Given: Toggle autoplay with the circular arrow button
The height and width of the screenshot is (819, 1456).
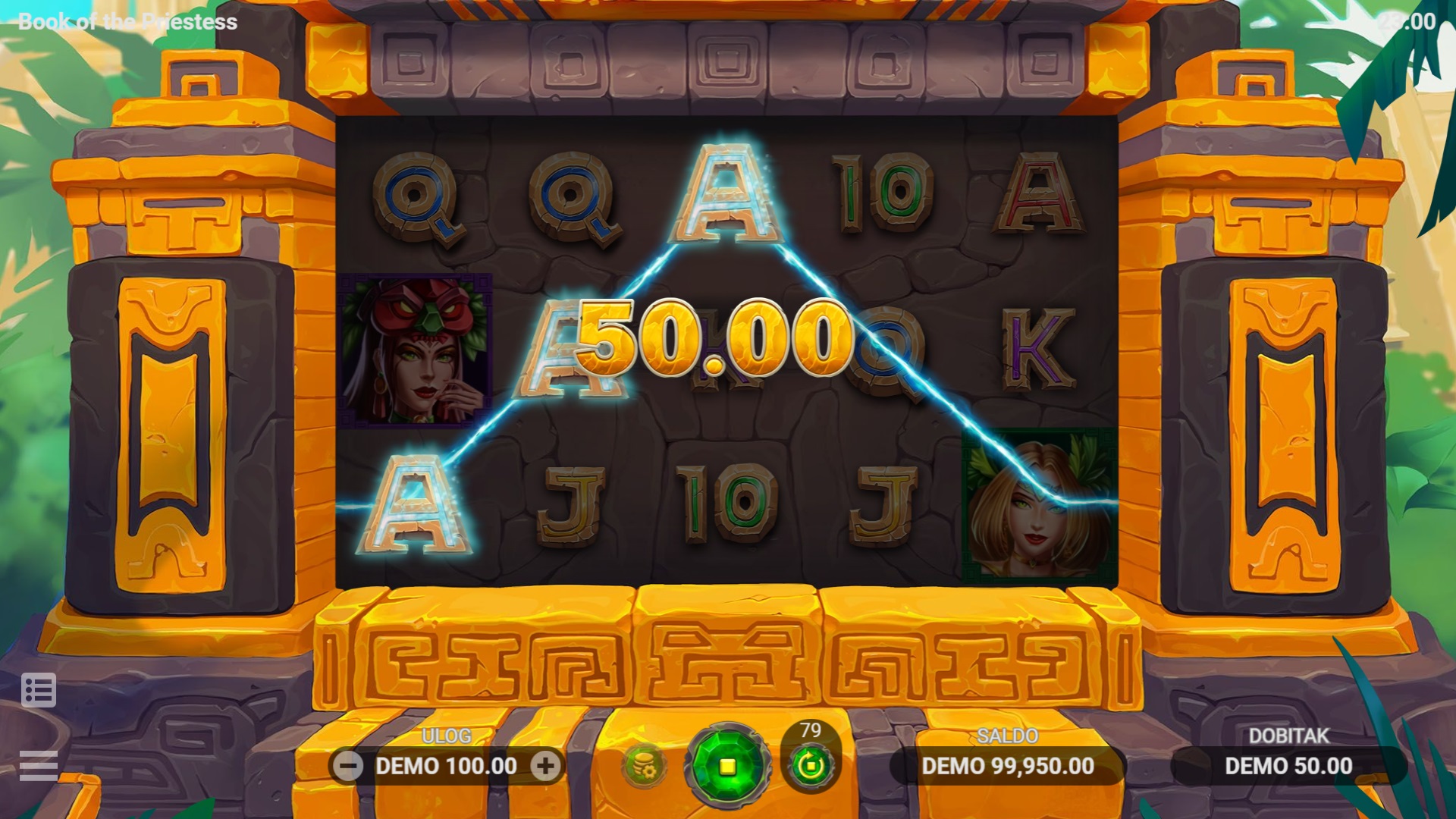Looking at the screenshot, I should point(810,765).
